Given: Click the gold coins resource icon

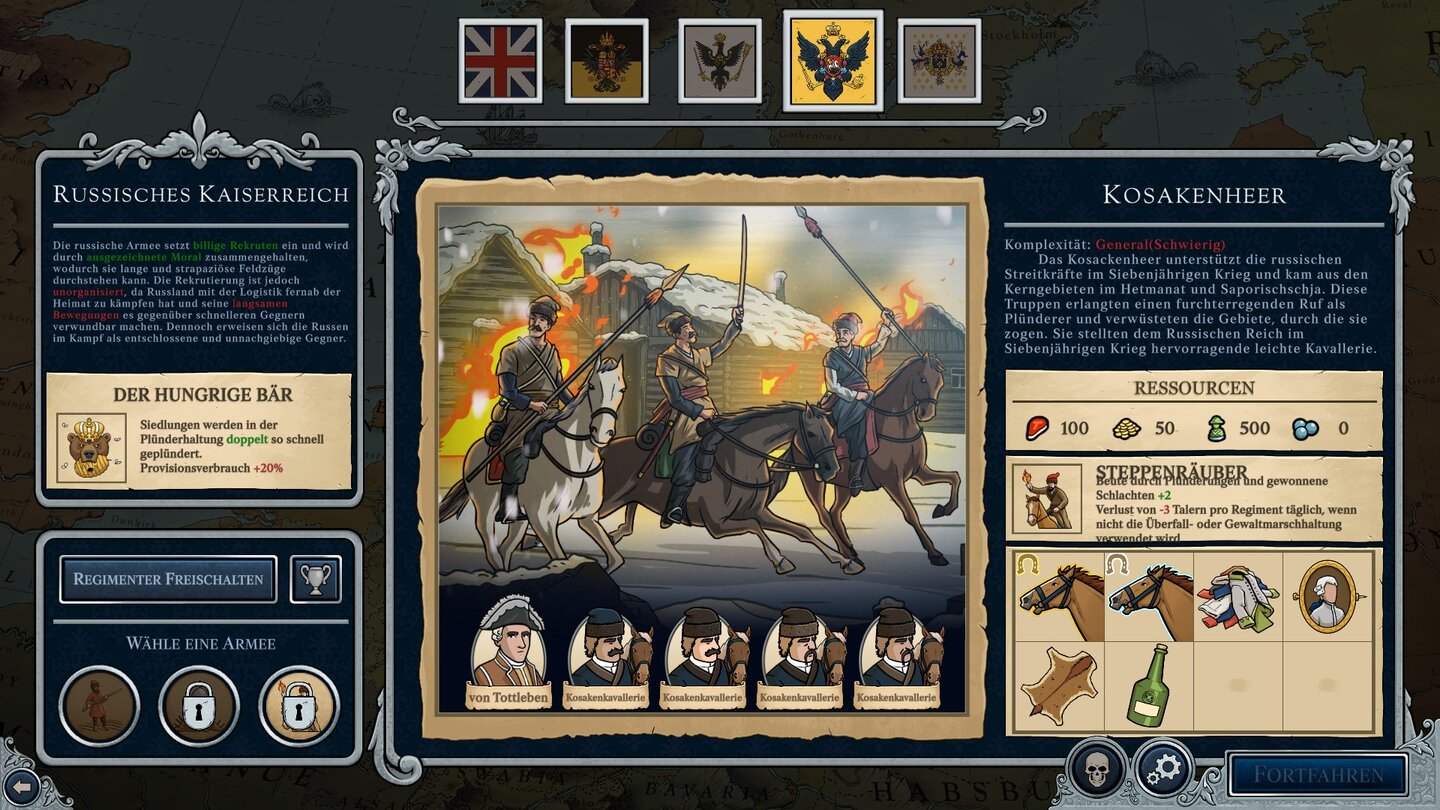Looking at the screenshot, I should [x=1125, y=426].
